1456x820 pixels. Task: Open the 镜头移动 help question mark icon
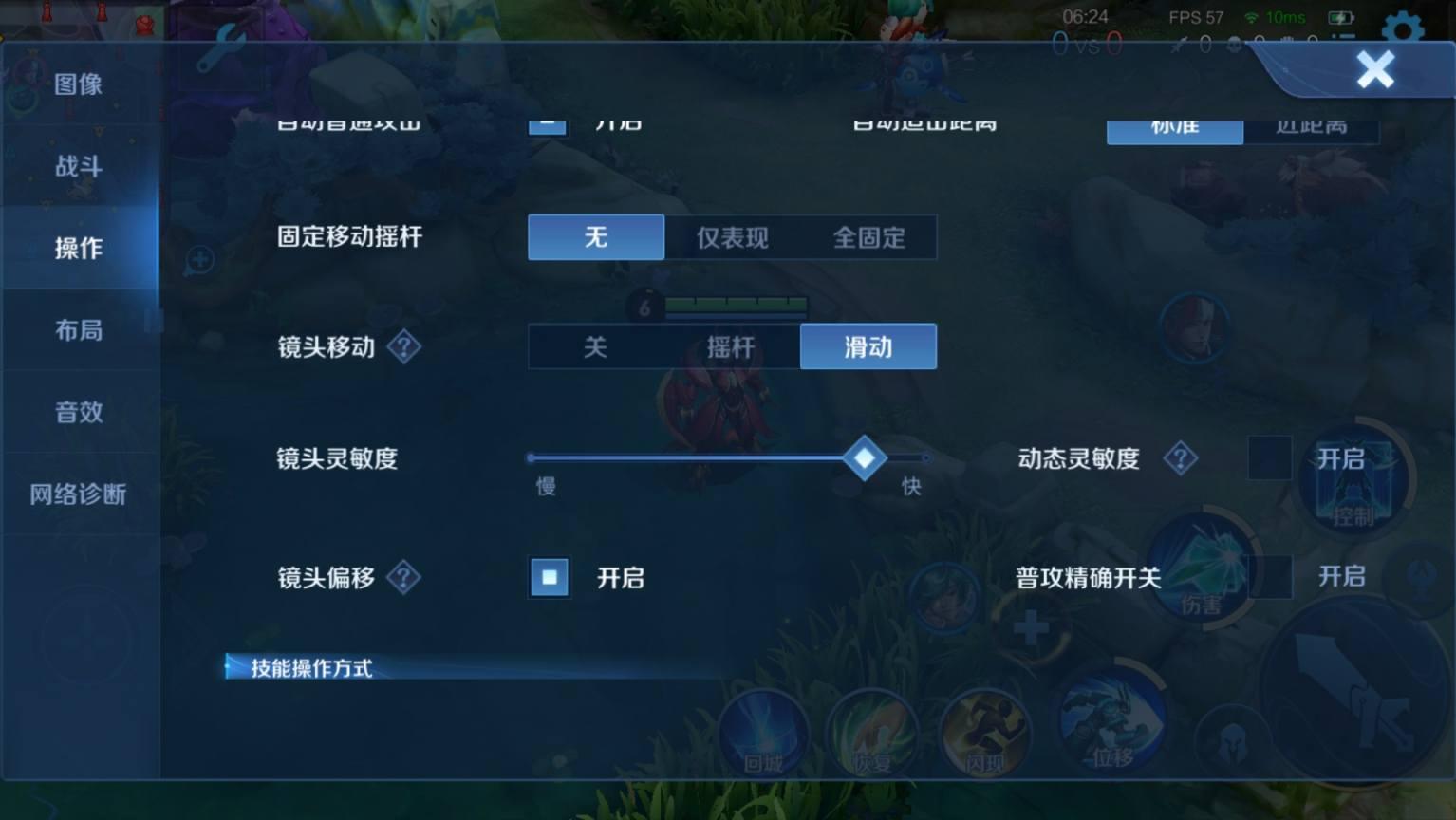point(405,346)
